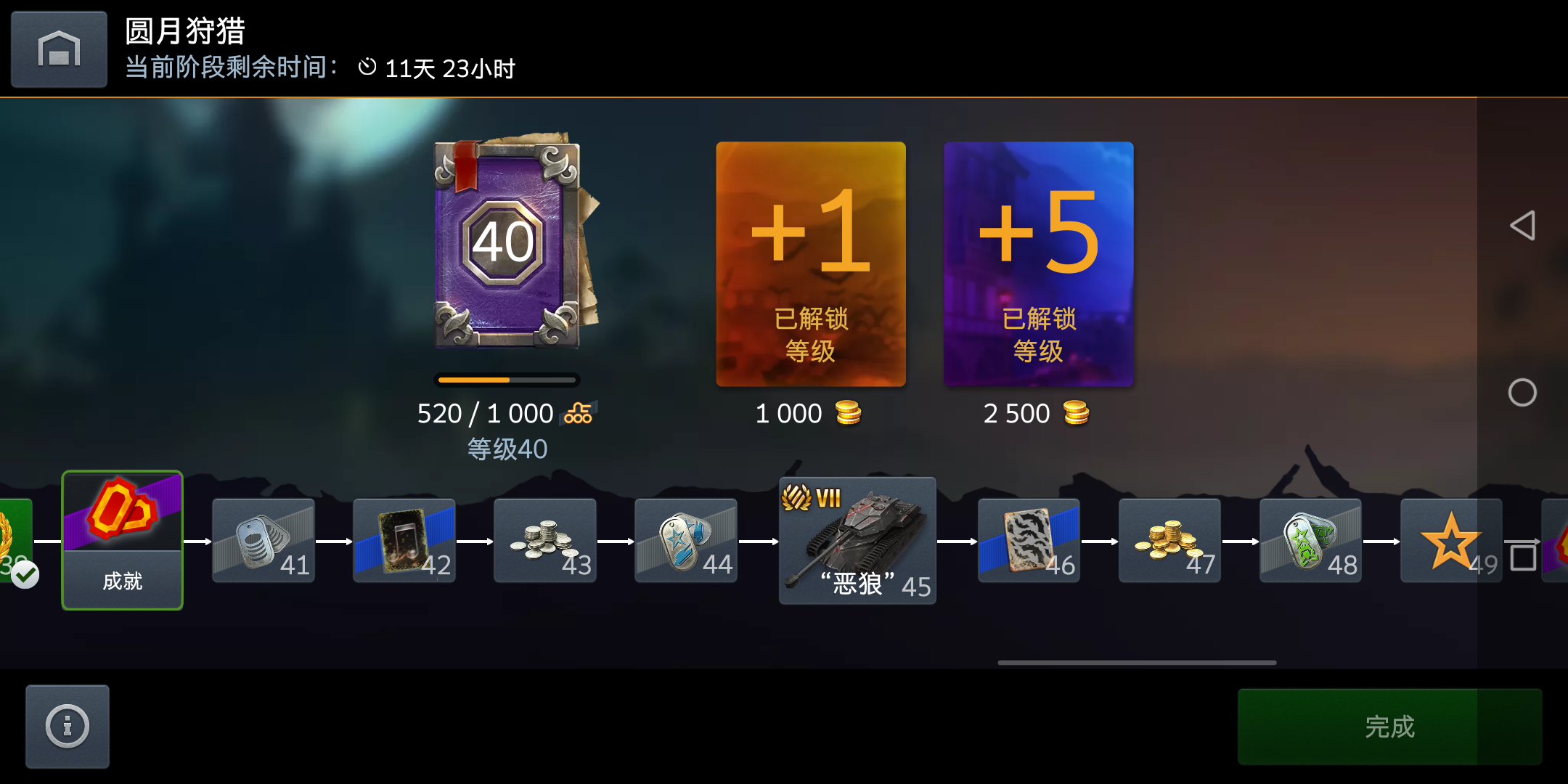Click the 520/1000 progress bar
Viewport: 1568px width, 784px height.
coord(507,380)
